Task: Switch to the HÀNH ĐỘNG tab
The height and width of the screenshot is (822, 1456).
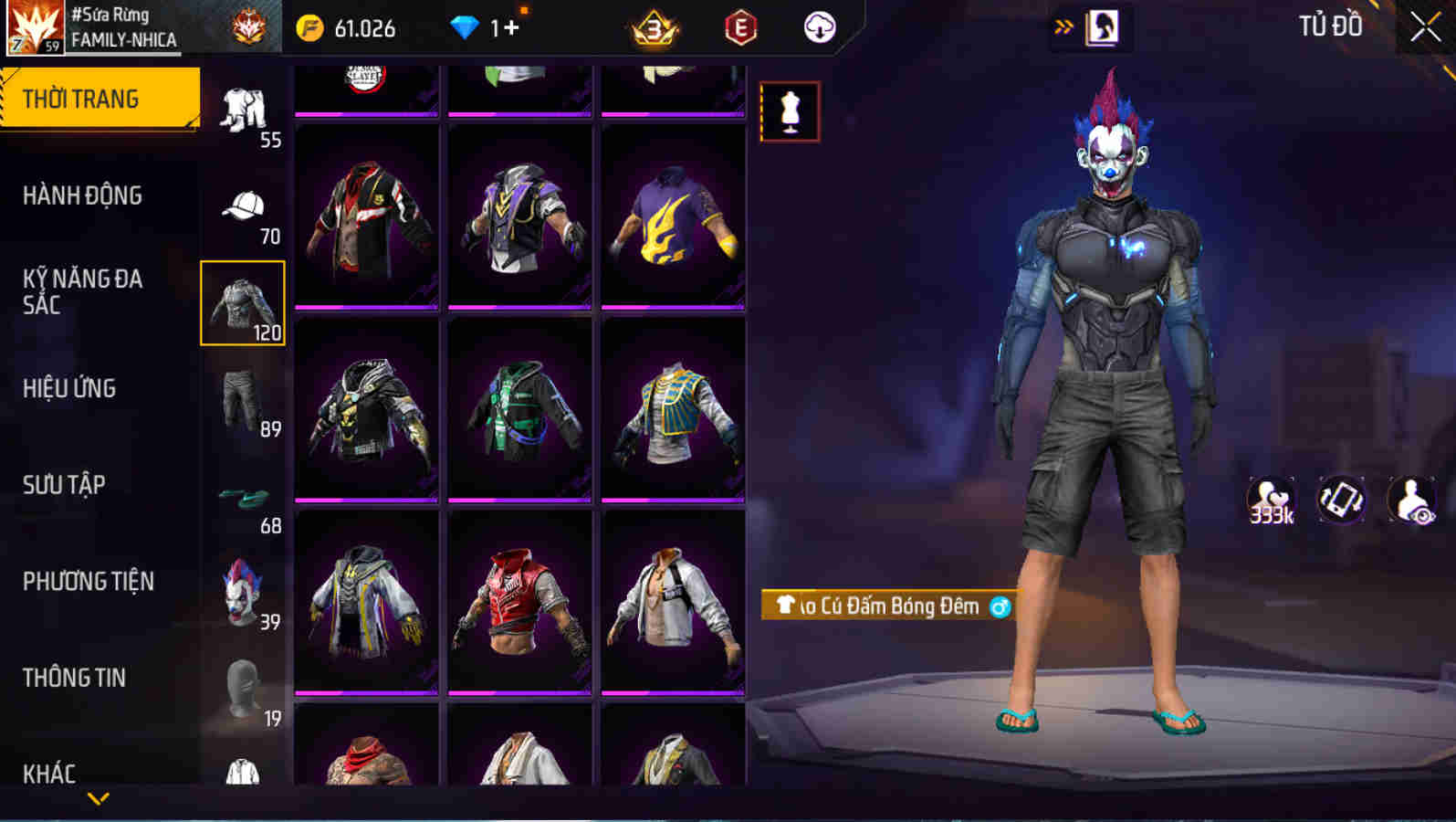Action: (82, 195)
